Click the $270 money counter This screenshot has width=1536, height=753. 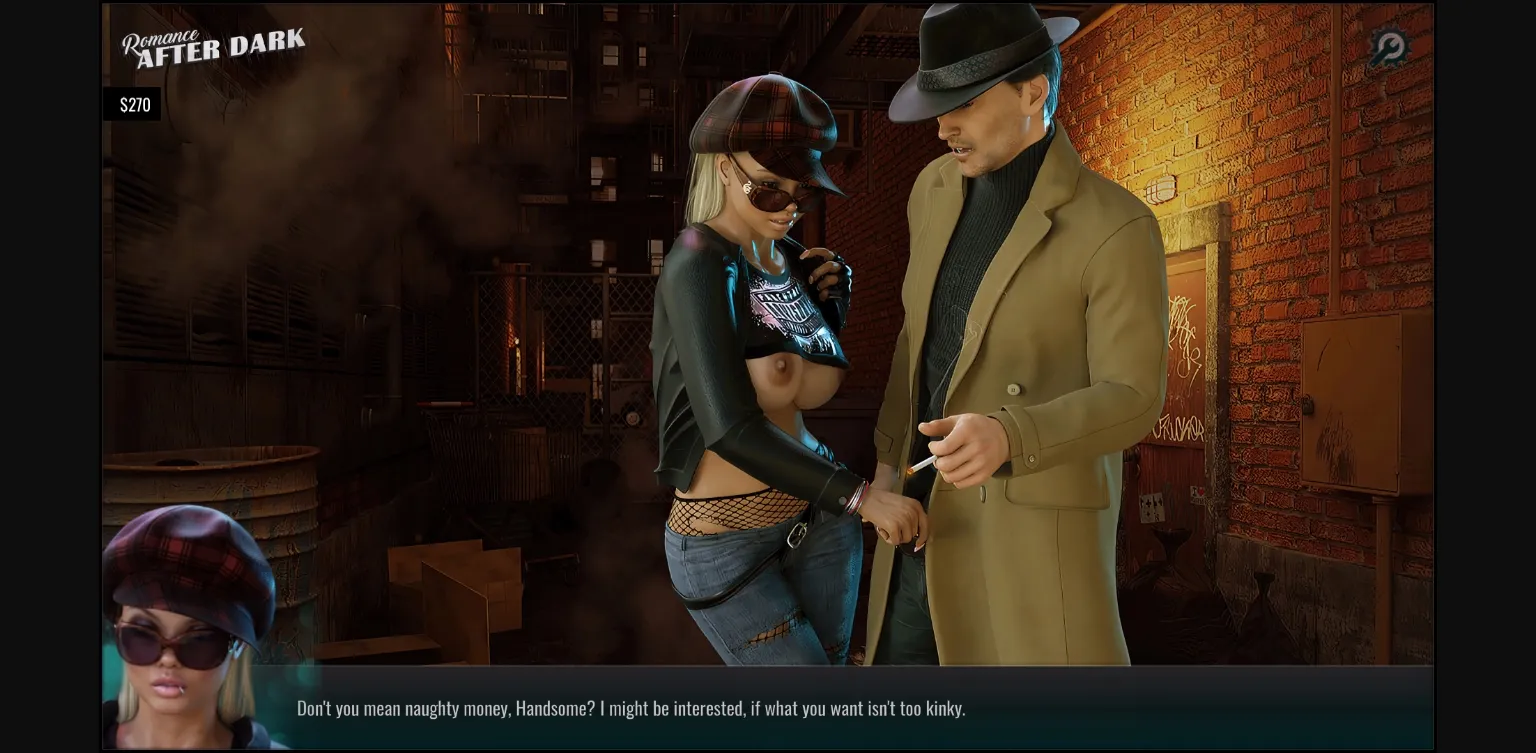[132, 103]
